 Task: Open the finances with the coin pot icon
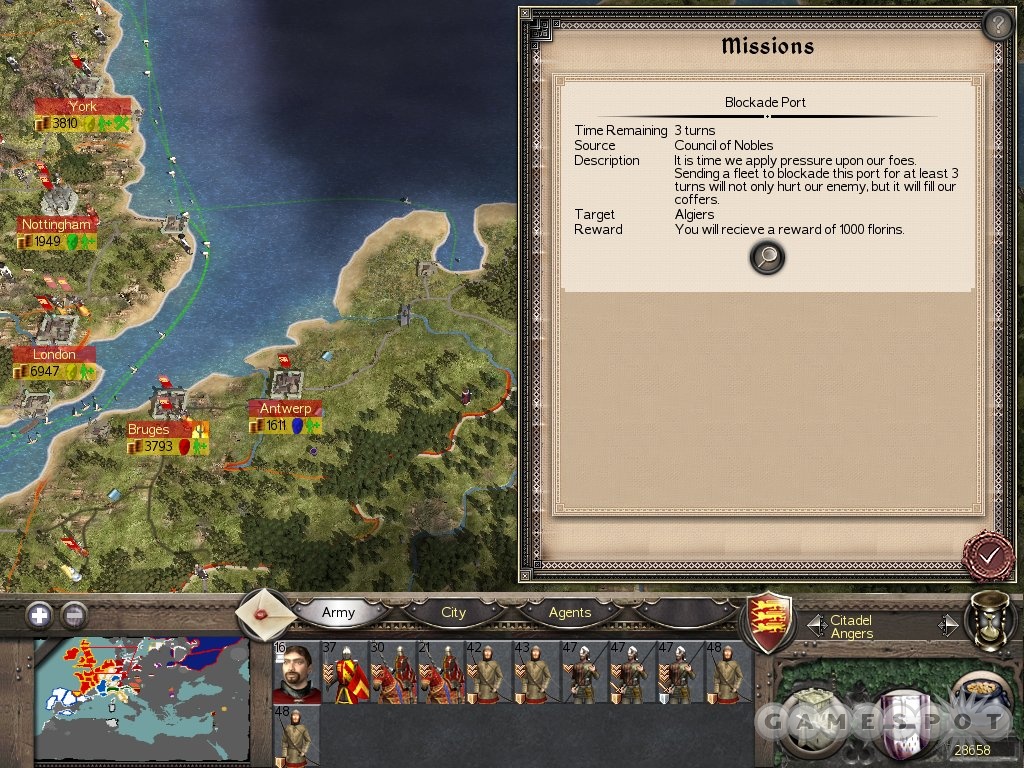click(975, 700)
